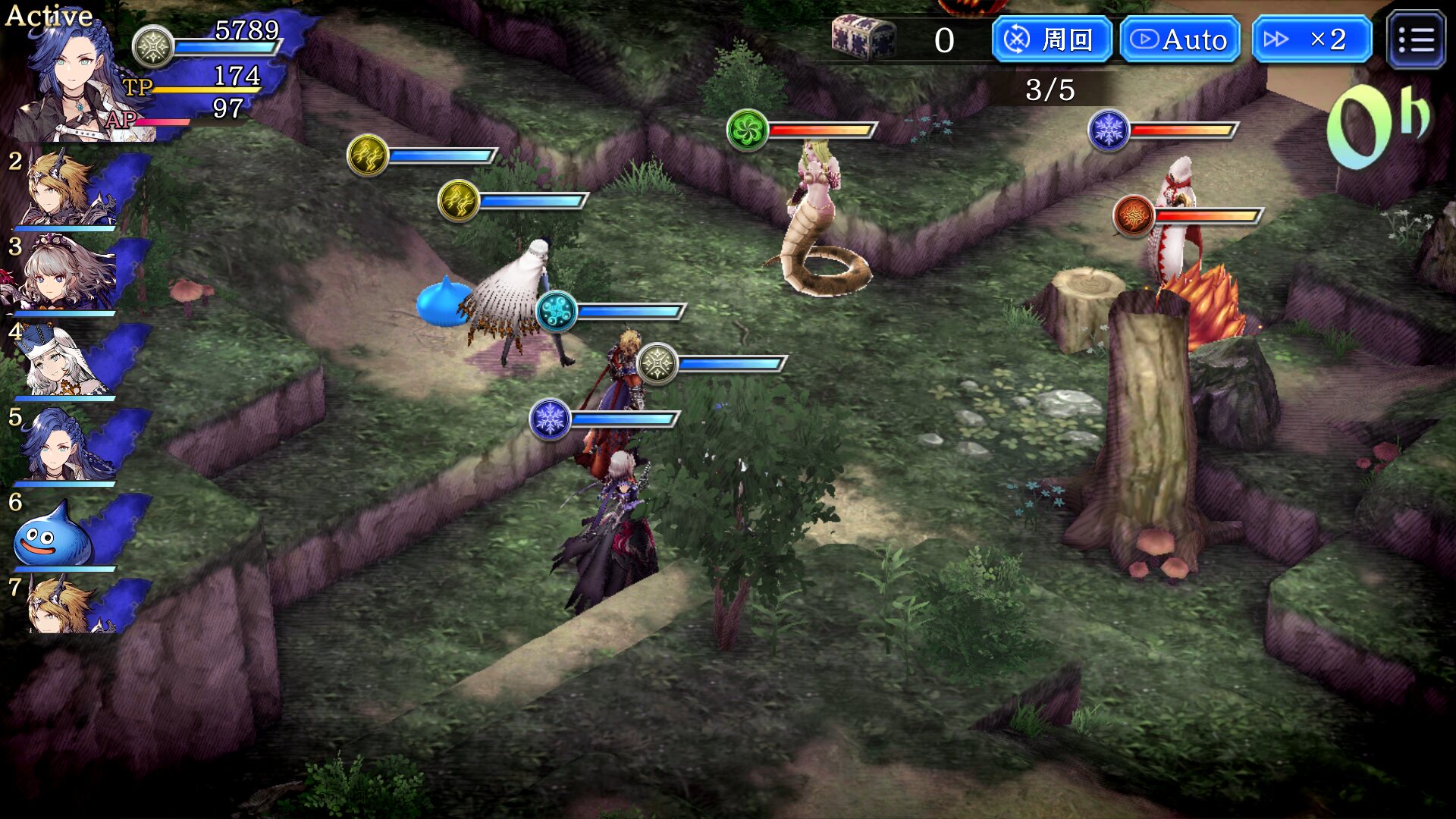Toggle the 周回 repeat battle button

tap(1051, 39)
